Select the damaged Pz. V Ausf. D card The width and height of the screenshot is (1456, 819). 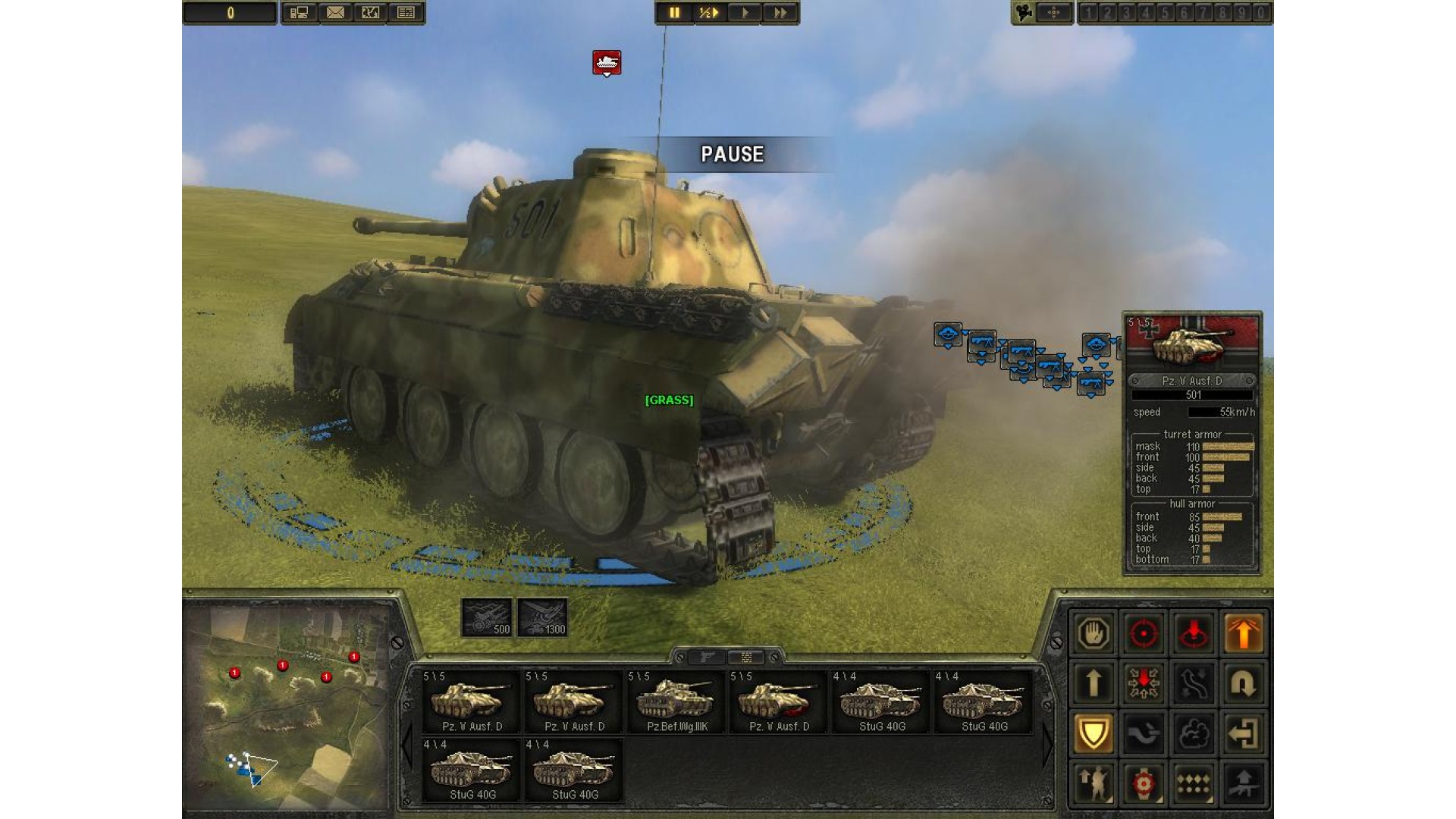coord(779,701)
